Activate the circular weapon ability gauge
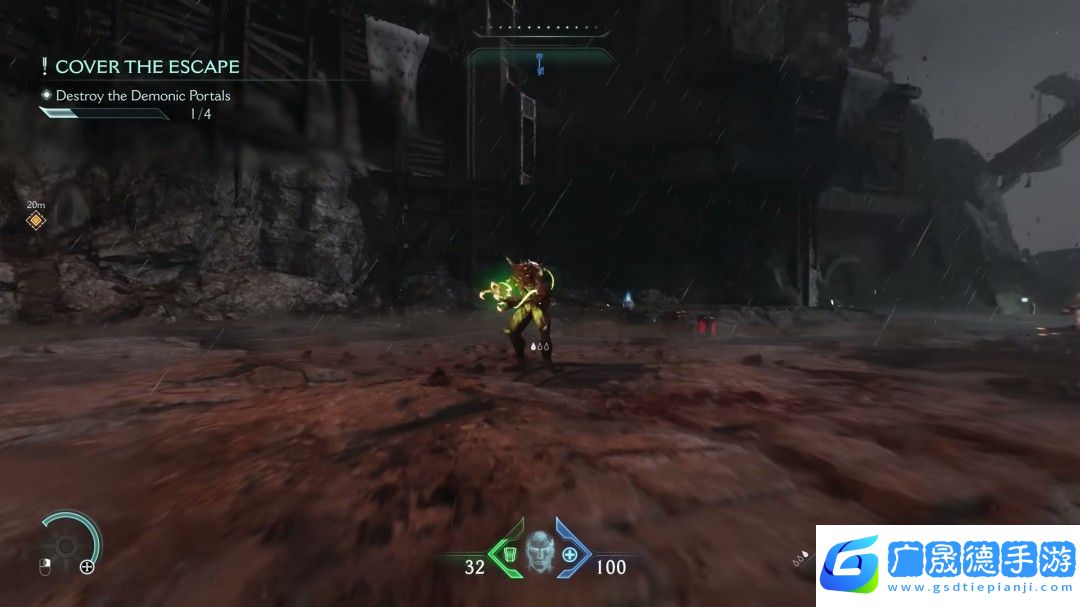The width and height of the screenshot is (1080, 607). (68, 545)
